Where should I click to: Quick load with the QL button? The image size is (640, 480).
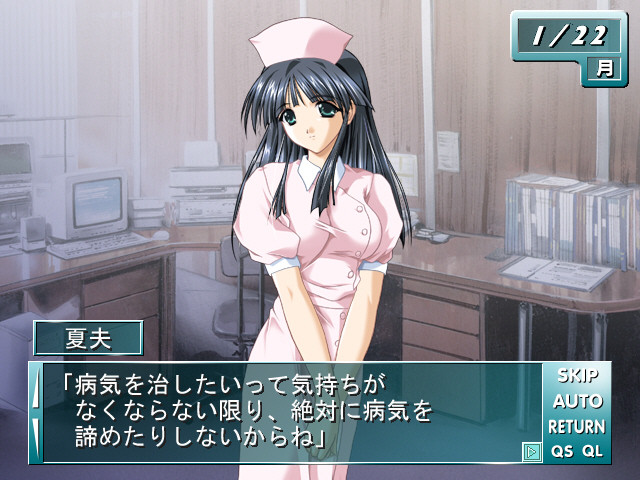click(x=593, y=451)
